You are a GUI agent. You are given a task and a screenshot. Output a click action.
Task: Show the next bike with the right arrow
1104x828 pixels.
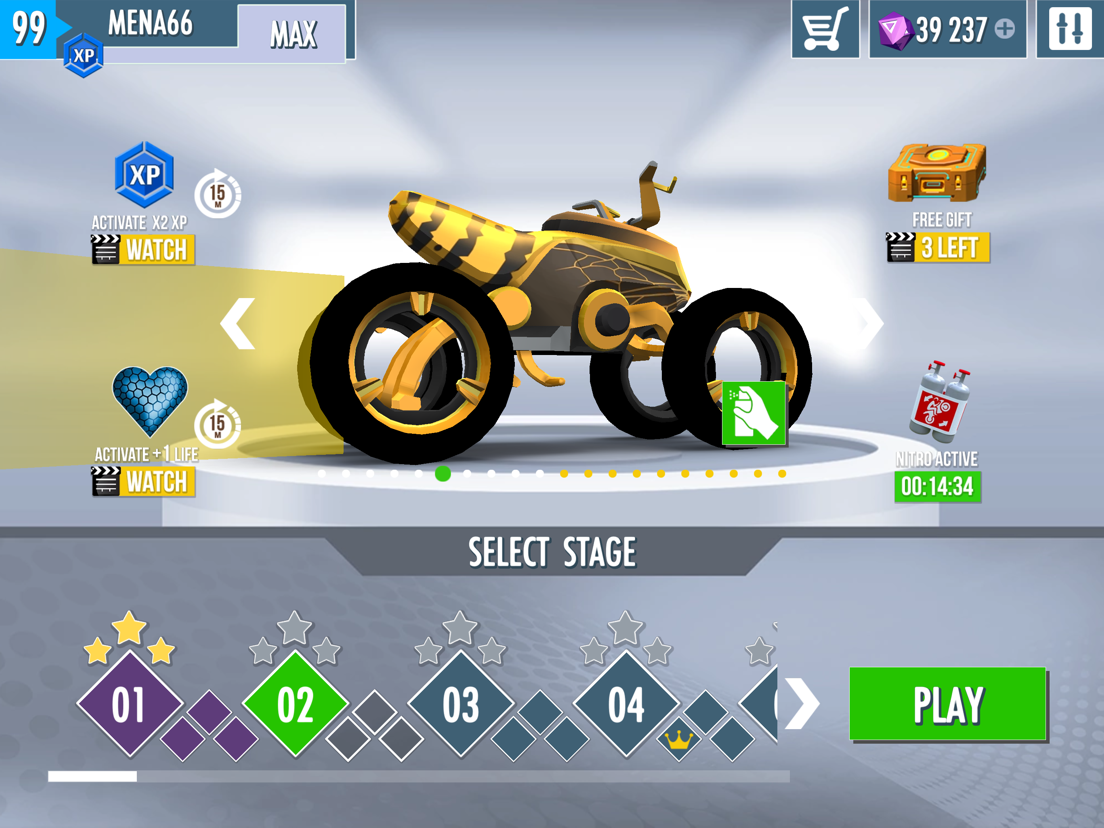pos(870,323)
